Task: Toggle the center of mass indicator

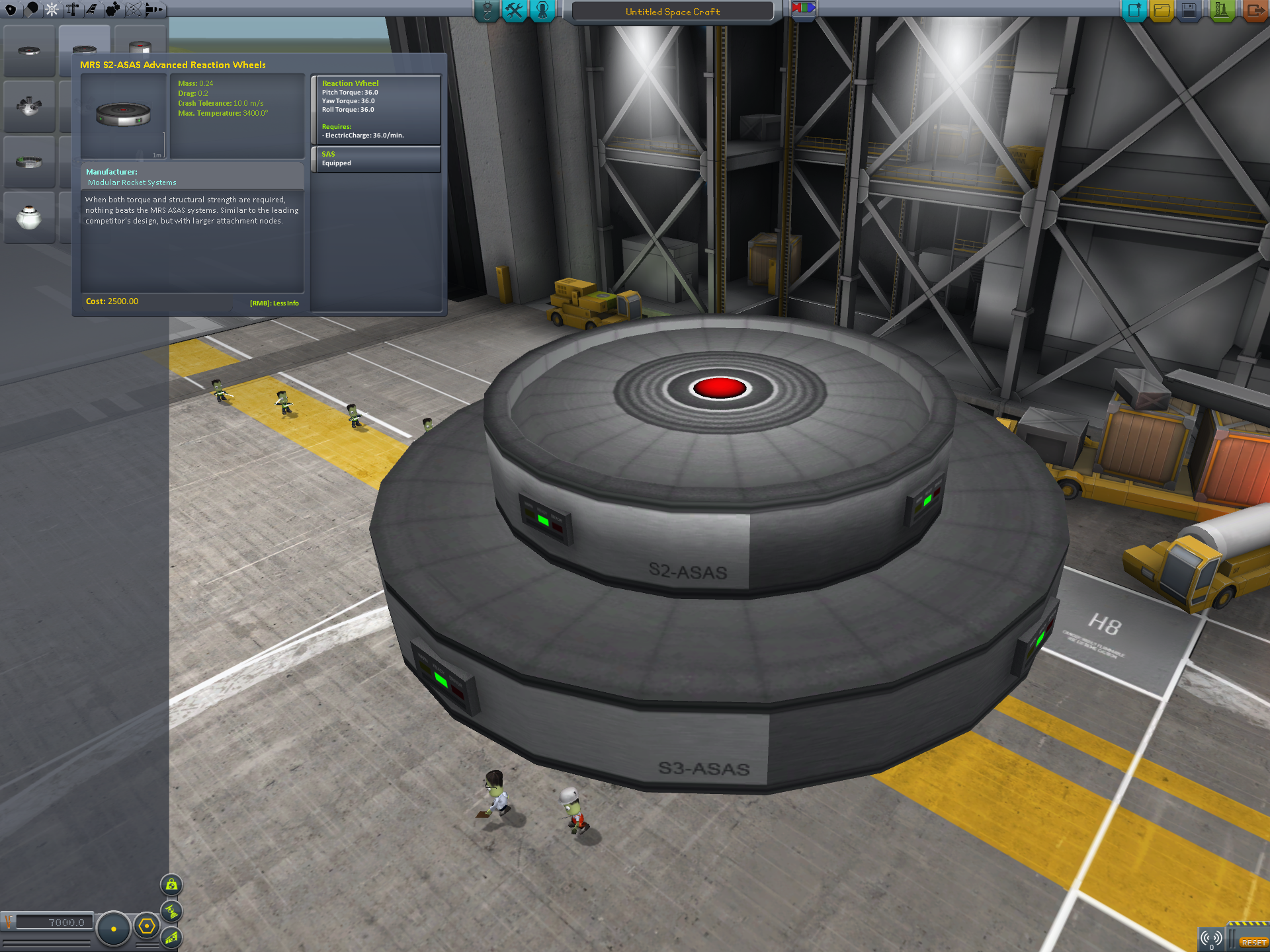Action: point(171,885)
